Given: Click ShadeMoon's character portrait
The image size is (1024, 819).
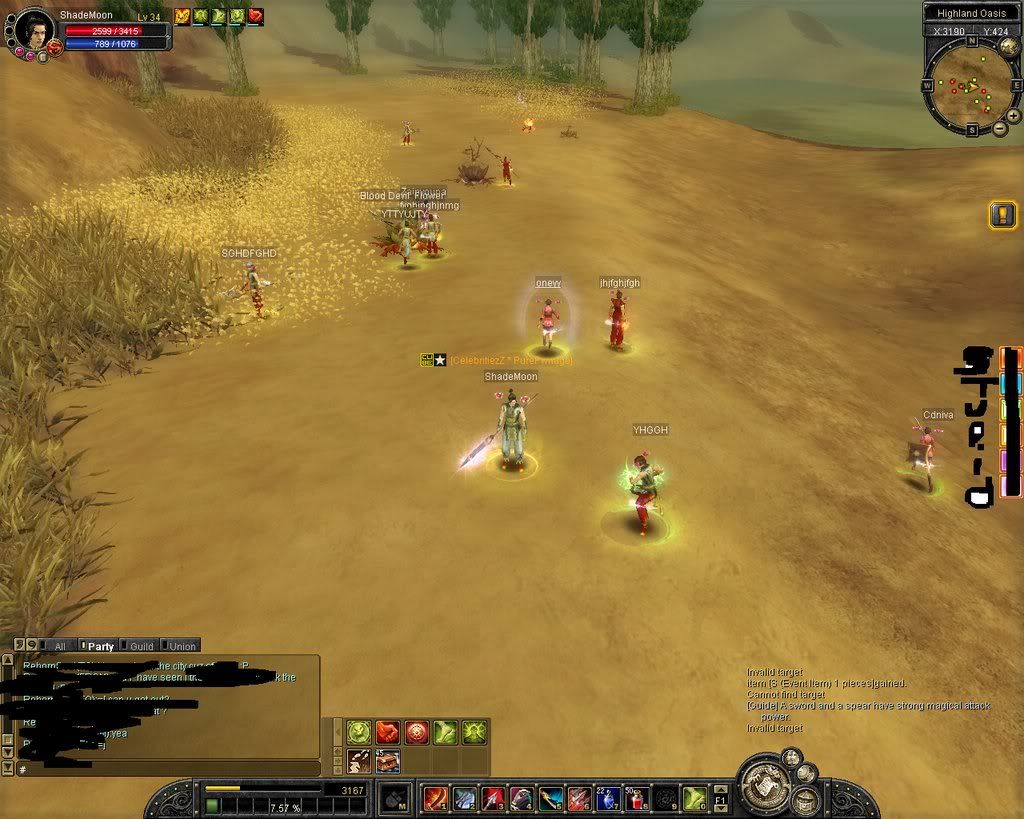Looking at the screenshot, I should (34, 29).
